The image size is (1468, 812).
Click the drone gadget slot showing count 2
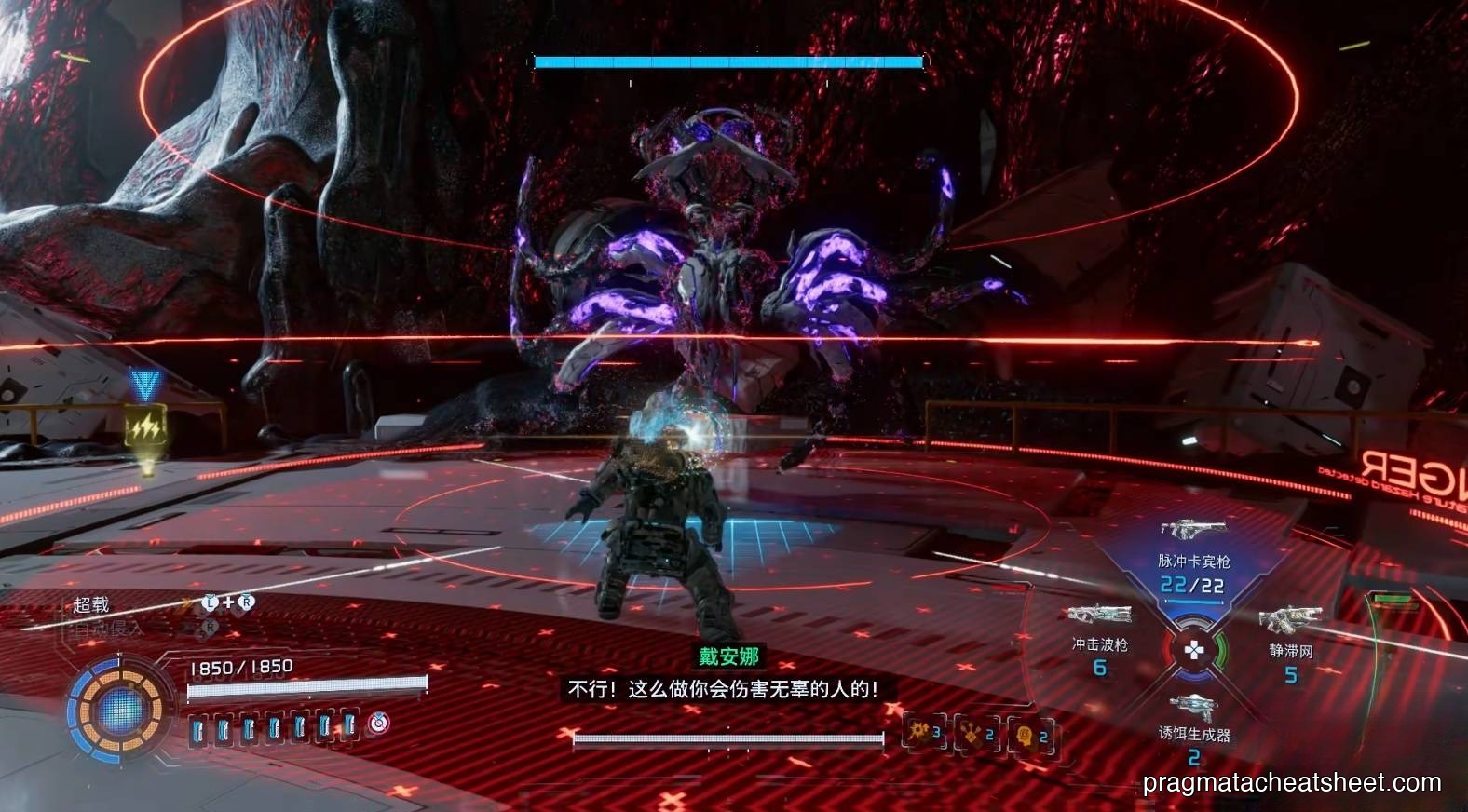click(975, 737)
